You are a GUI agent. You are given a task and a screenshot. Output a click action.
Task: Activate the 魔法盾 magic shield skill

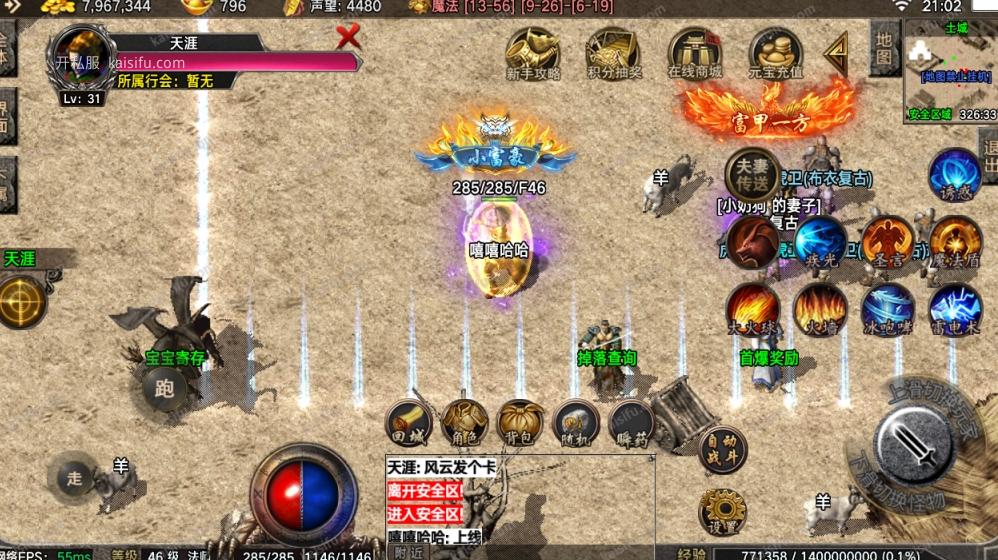pos(955,242)
